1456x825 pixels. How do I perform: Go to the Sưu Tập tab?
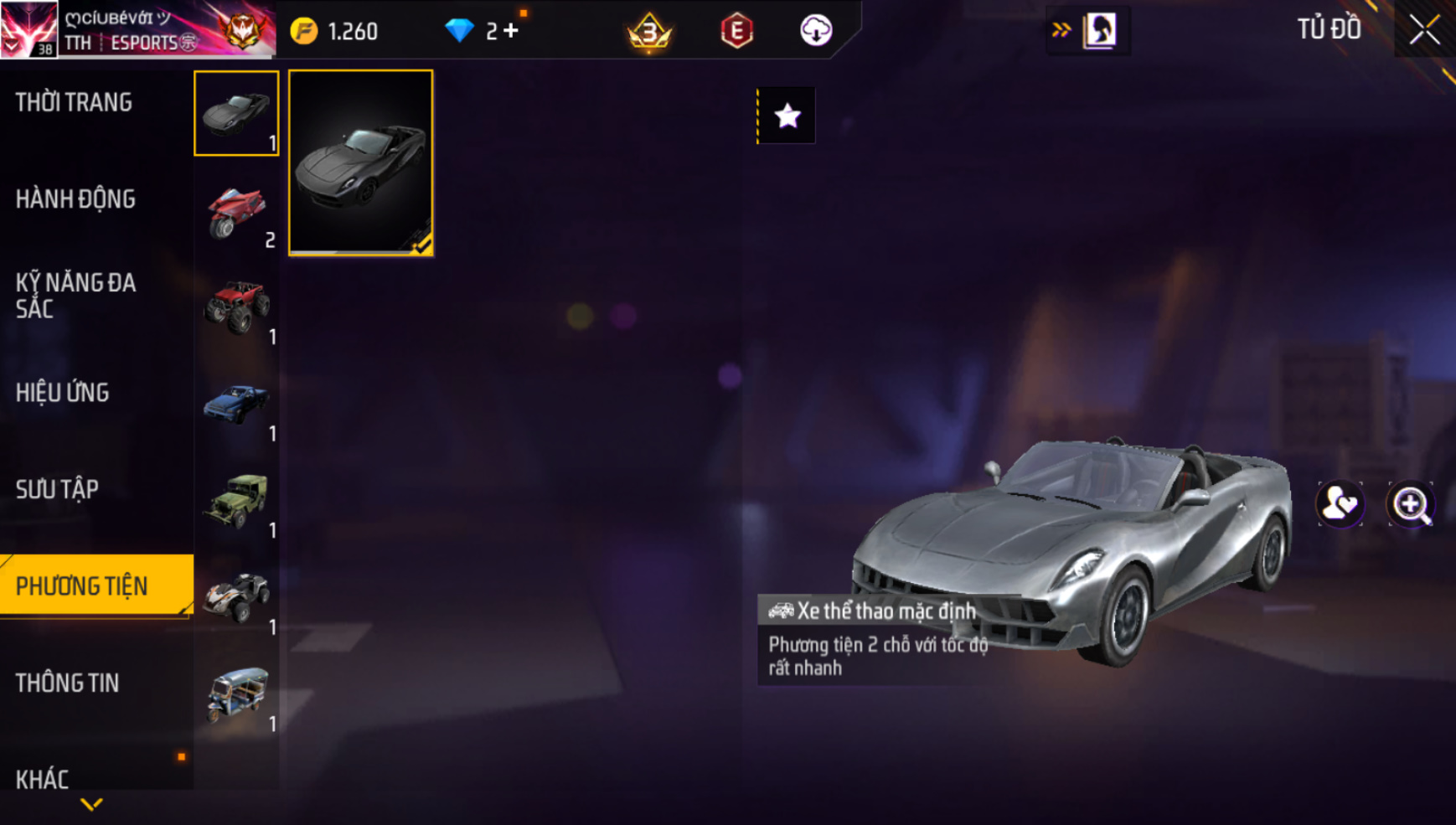click(57, 489)
